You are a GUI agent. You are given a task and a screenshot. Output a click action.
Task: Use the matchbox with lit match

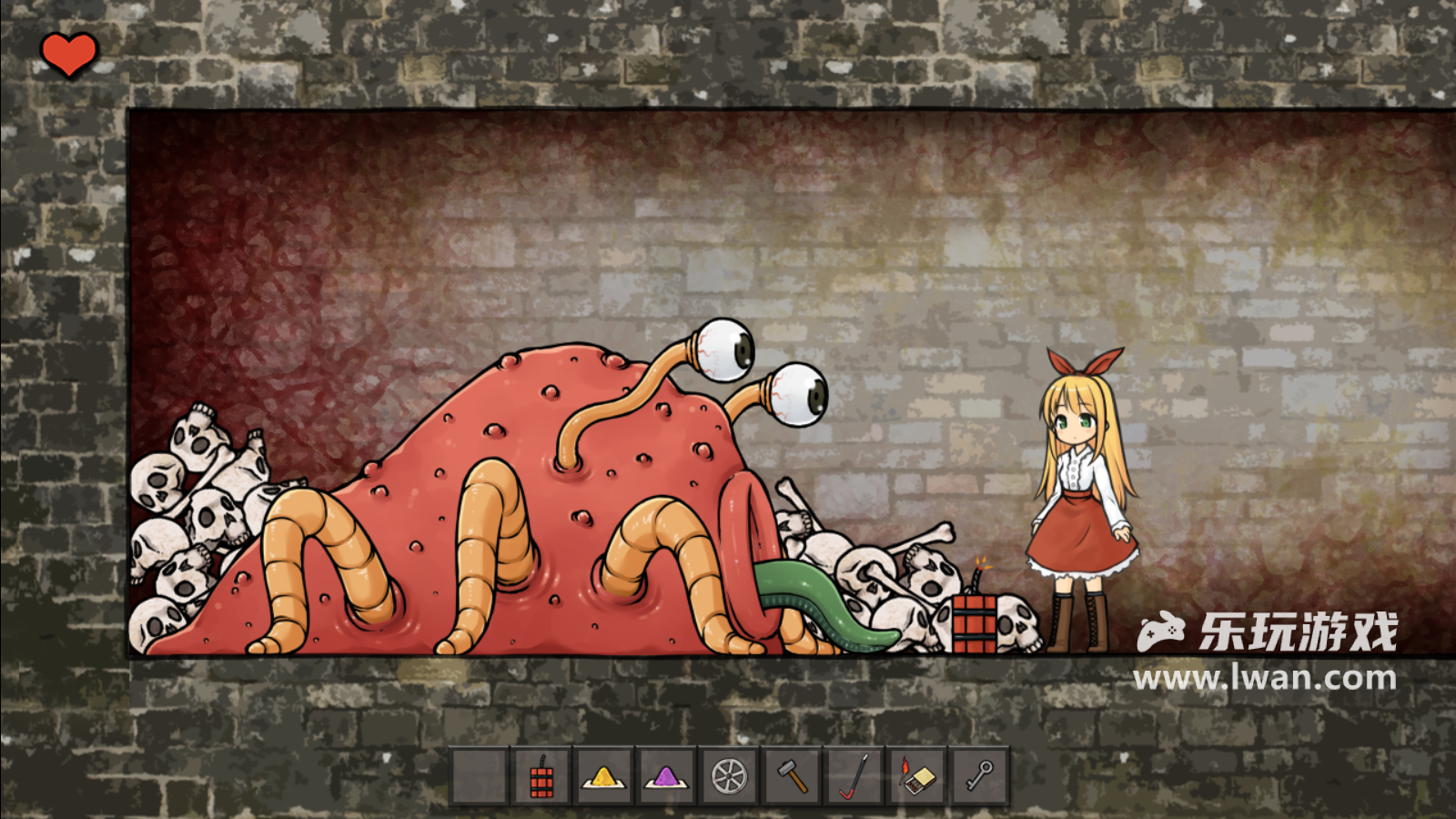[x=917, y=777]
